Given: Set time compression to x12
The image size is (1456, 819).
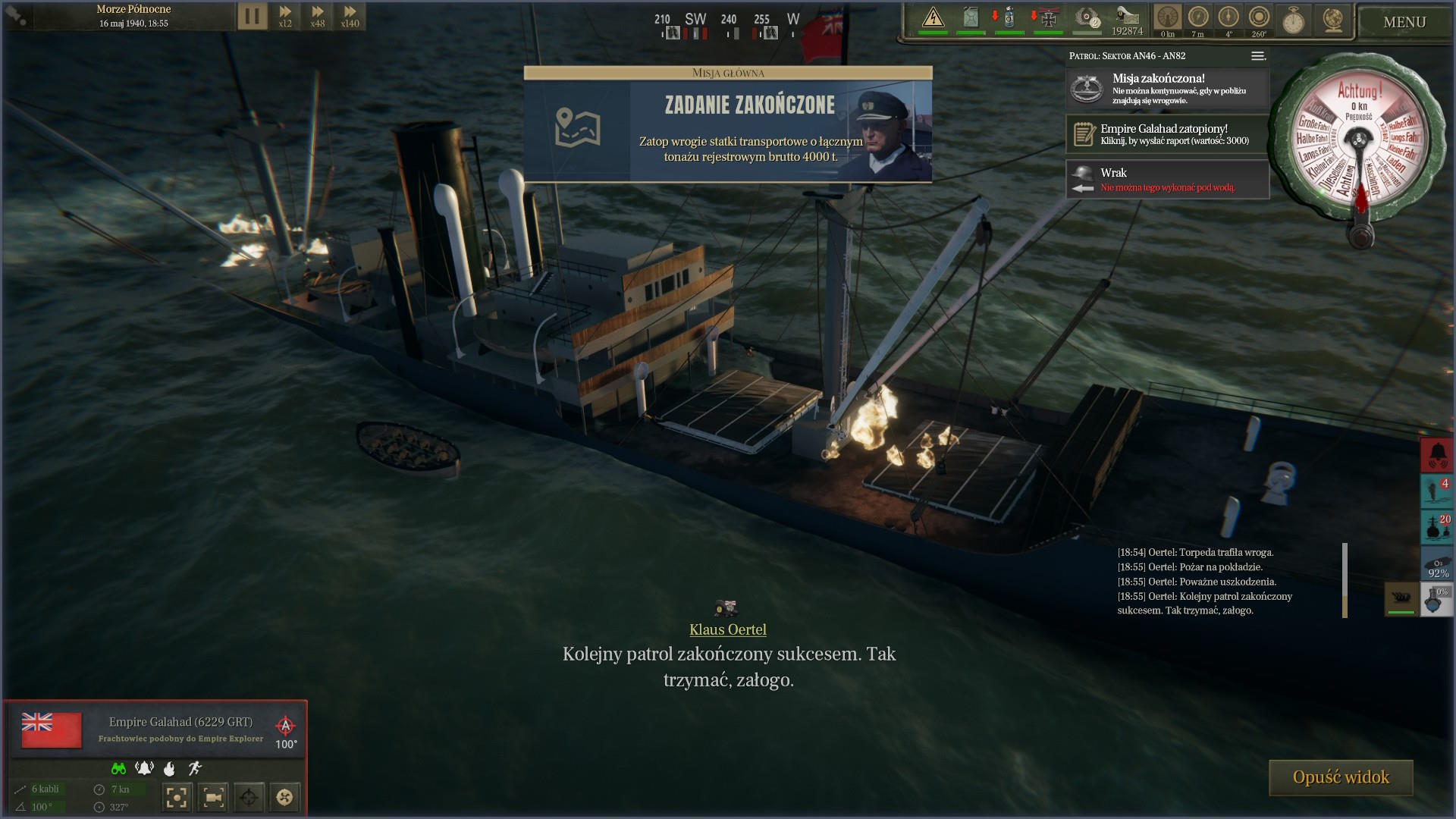Looking at the screenshot, I should click(285, 16).
